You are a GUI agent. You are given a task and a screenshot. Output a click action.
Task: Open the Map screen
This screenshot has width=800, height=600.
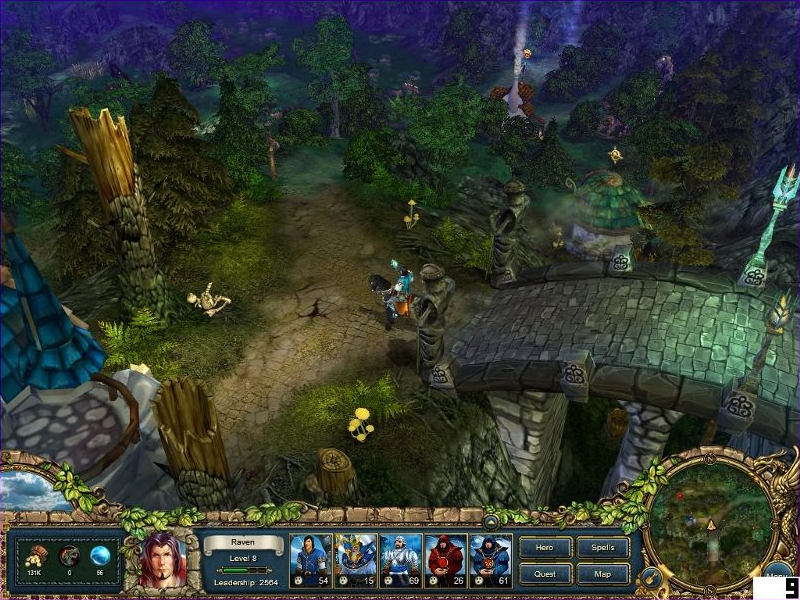pyautogui.click(x=603, y=574)
